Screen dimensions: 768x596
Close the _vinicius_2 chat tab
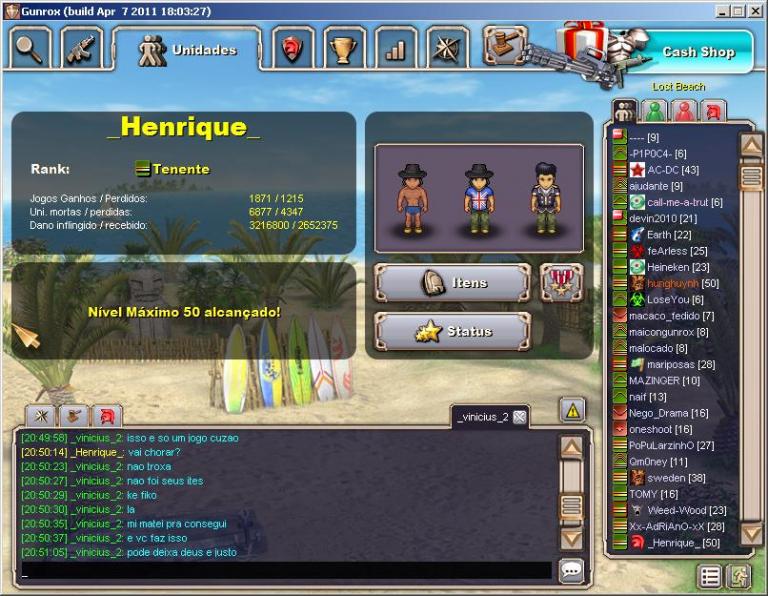coord(519,417)
